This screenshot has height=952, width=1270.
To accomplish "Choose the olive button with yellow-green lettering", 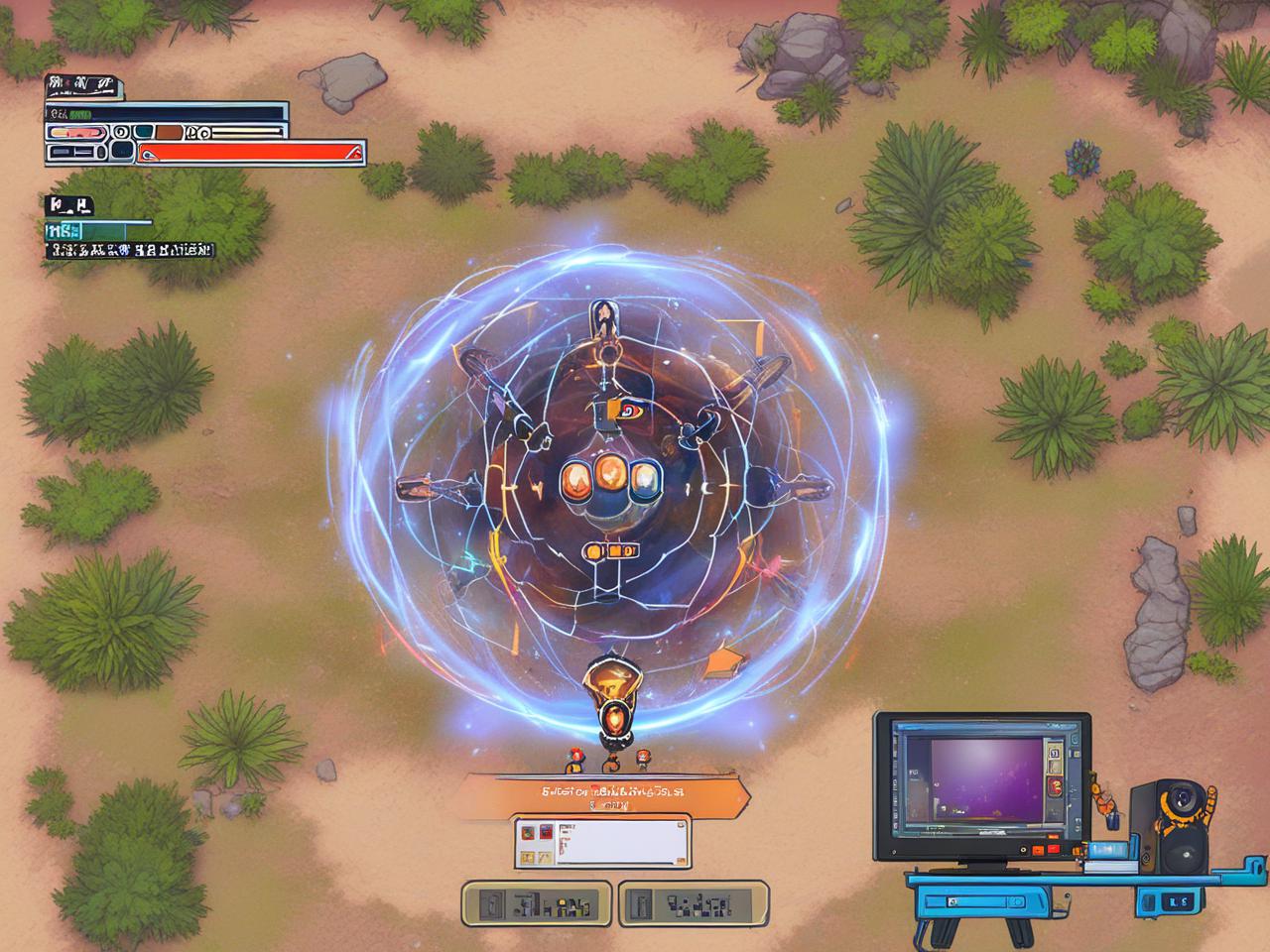I will [x=537, y=903].
